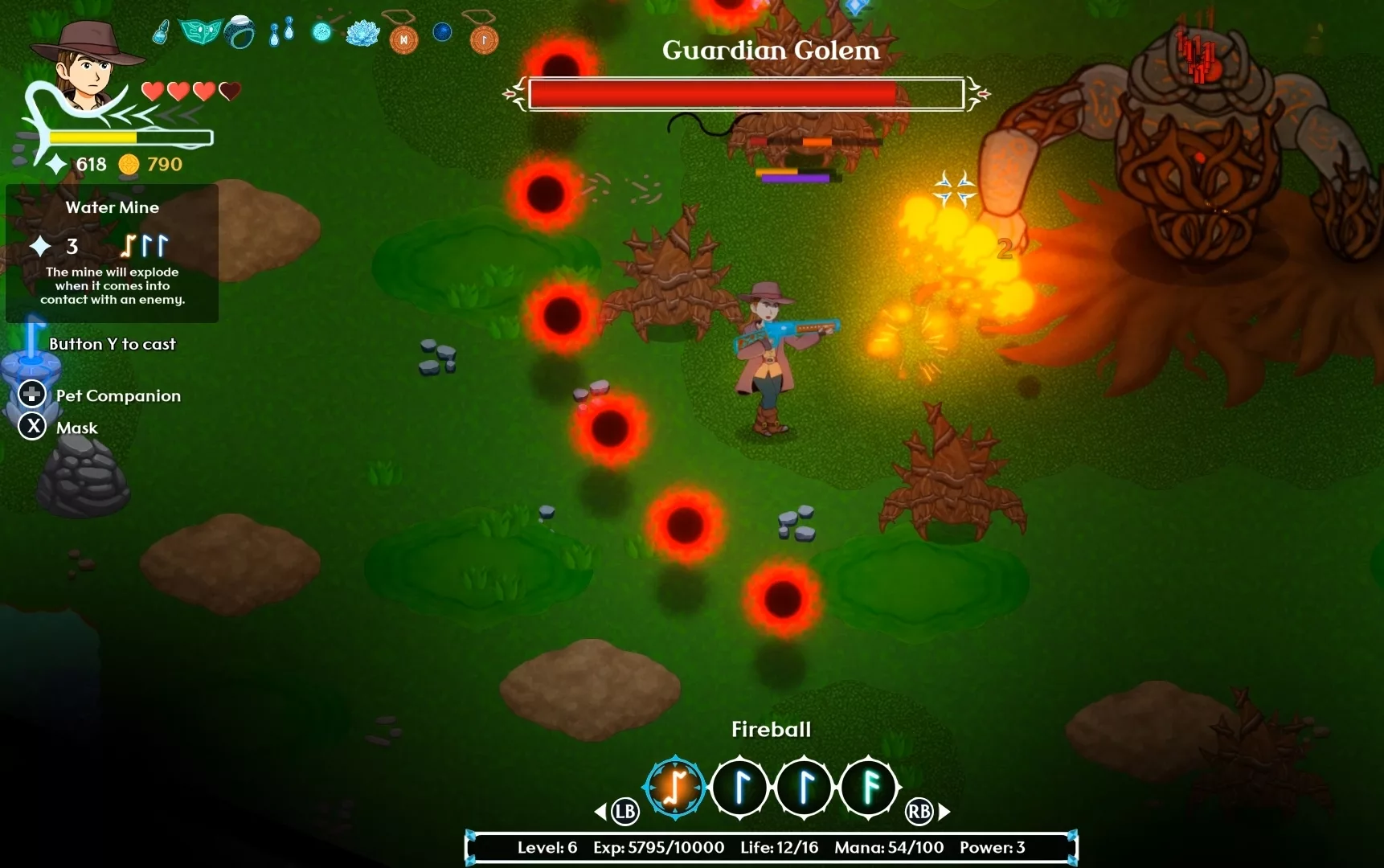The image size is (1384, 868).
Task: Show the Water Mine spell panel
Action: coord(113,252)
